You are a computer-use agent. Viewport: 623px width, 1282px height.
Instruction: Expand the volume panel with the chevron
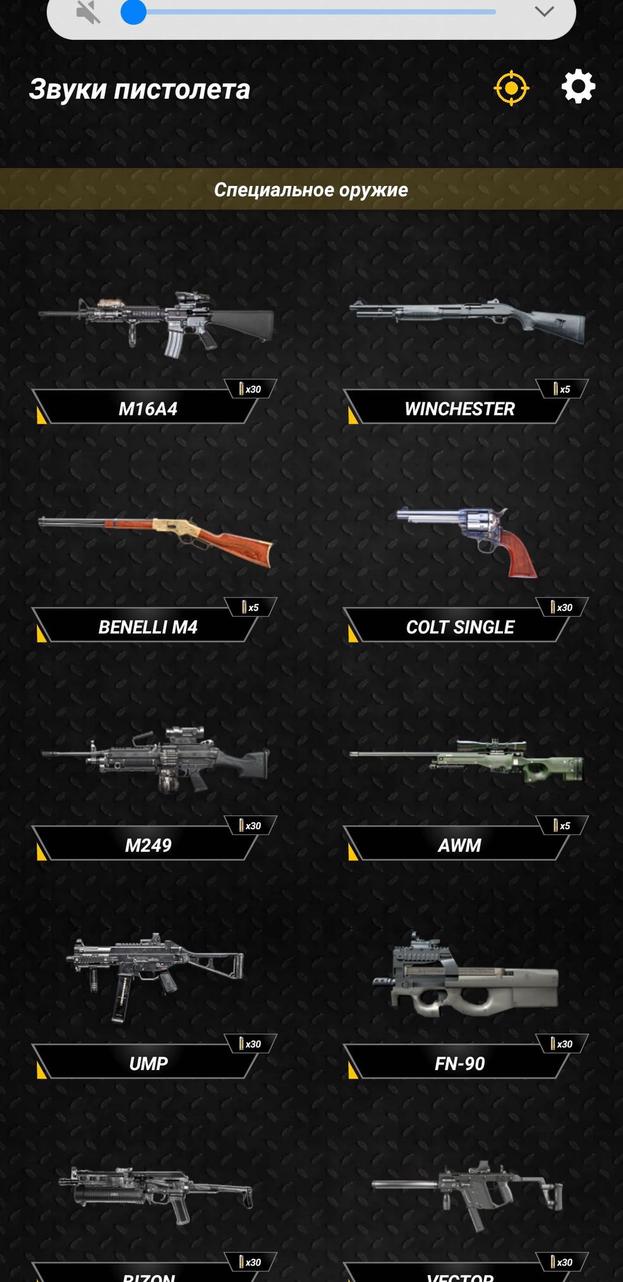click(544, 12)
